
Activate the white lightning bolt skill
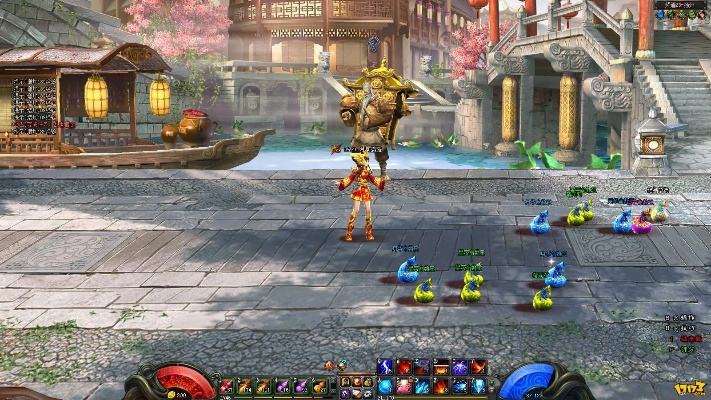point(385,368)
